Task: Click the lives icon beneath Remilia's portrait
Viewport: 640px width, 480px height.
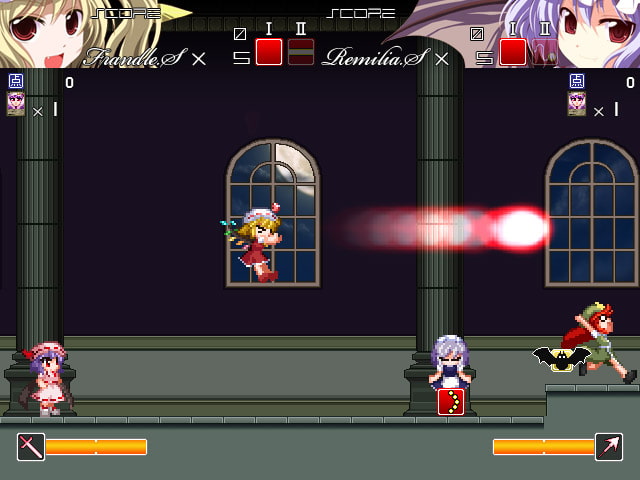Action: point(577,105)
